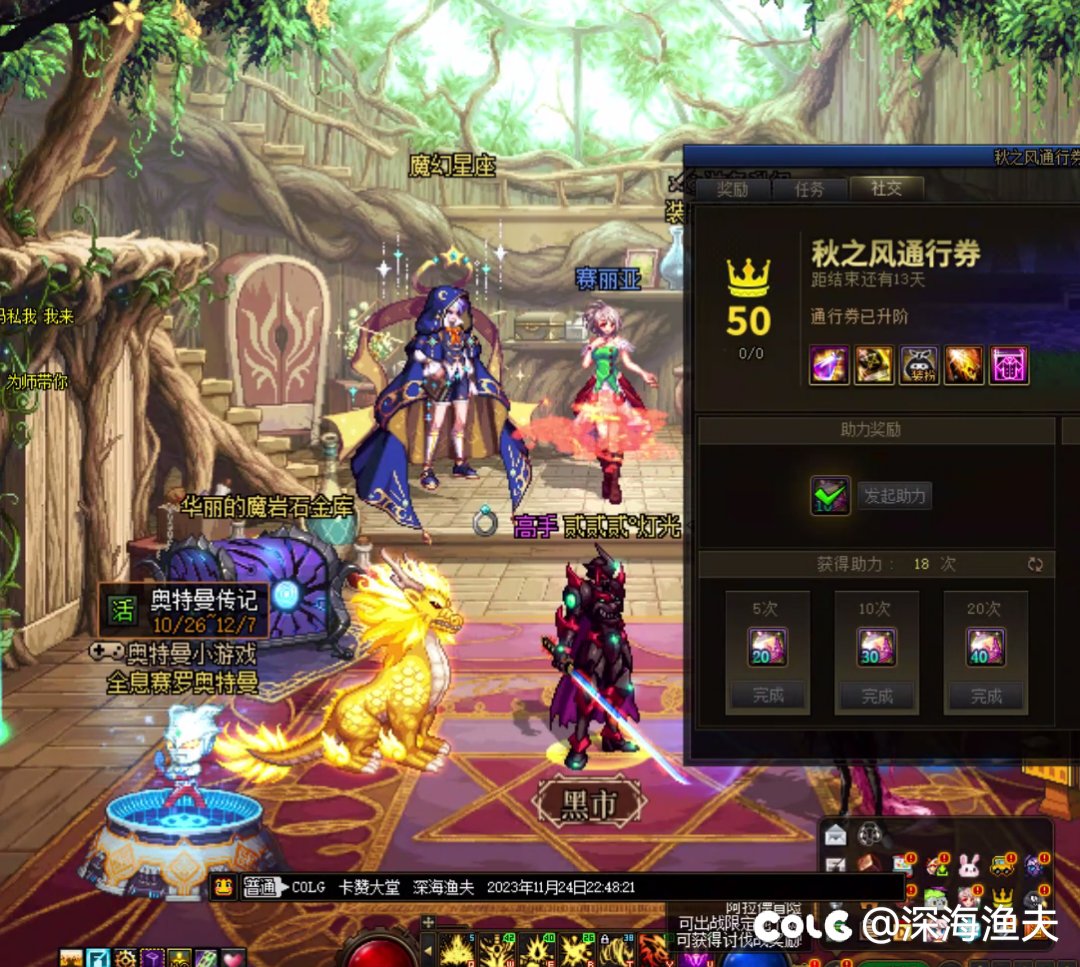Open the 任务 missions tab
This screenshot has width=1080, height=967.
(809, 189)
